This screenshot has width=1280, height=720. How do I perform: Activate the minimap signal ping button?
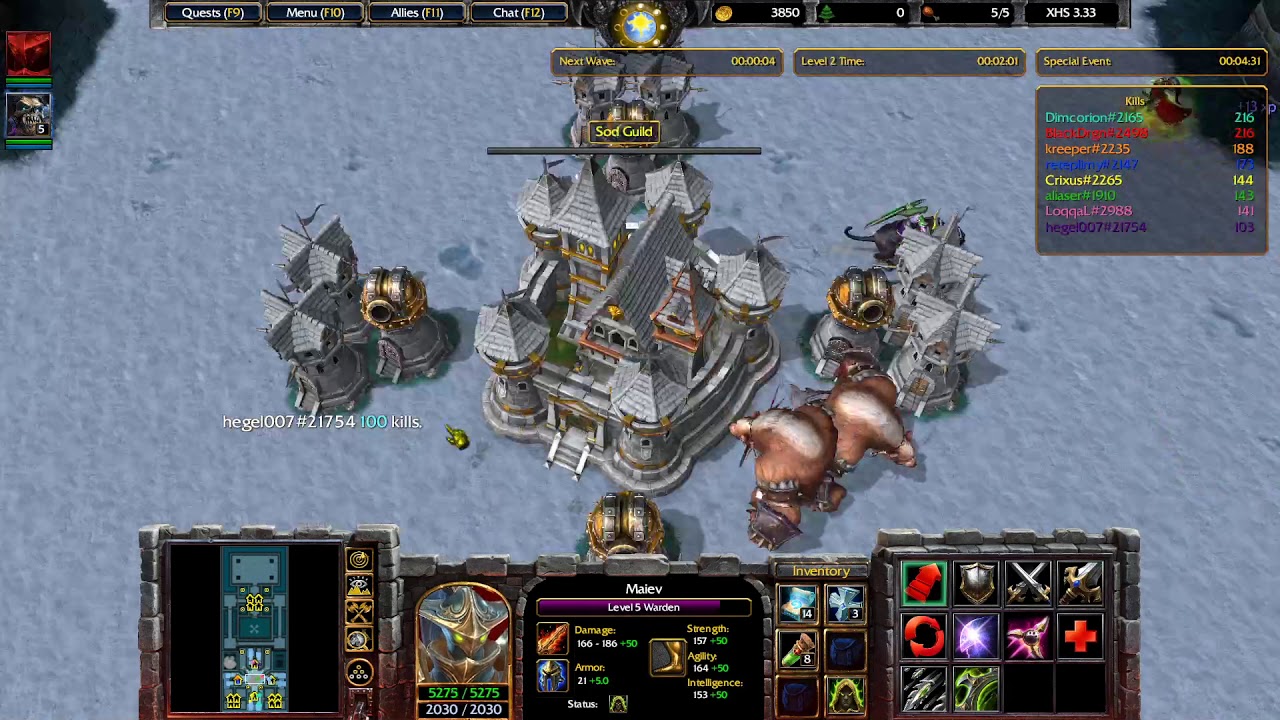click(359, 560)
